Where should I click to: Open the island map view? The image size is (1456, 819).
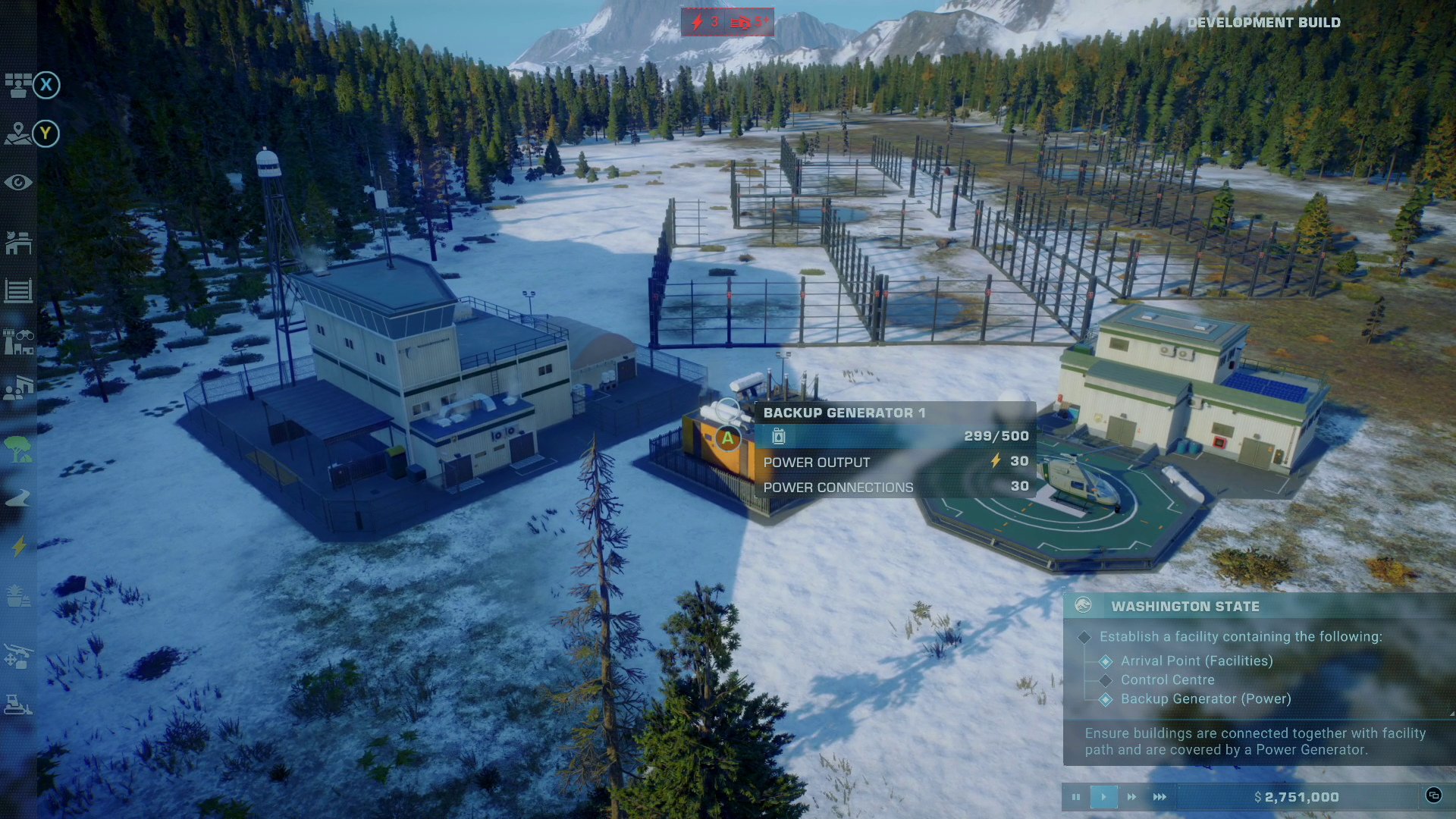pos(17,133)
